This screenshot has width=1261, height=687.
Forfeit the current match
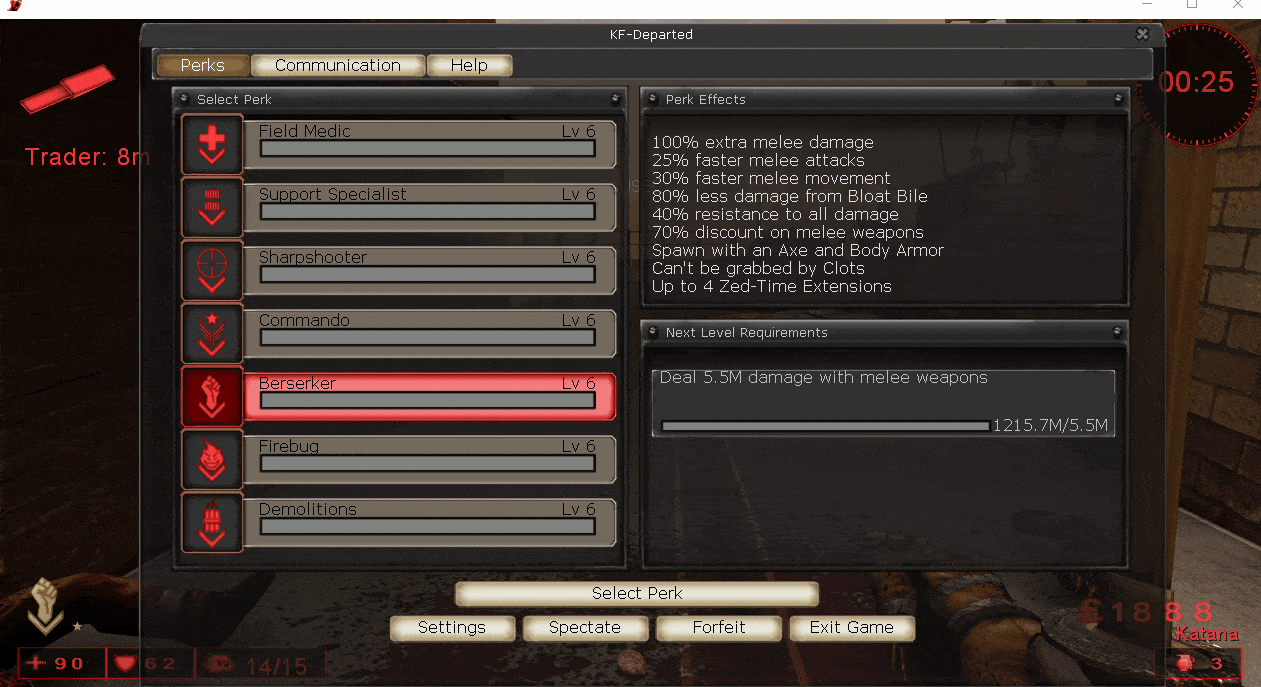(x=719, y=628)
